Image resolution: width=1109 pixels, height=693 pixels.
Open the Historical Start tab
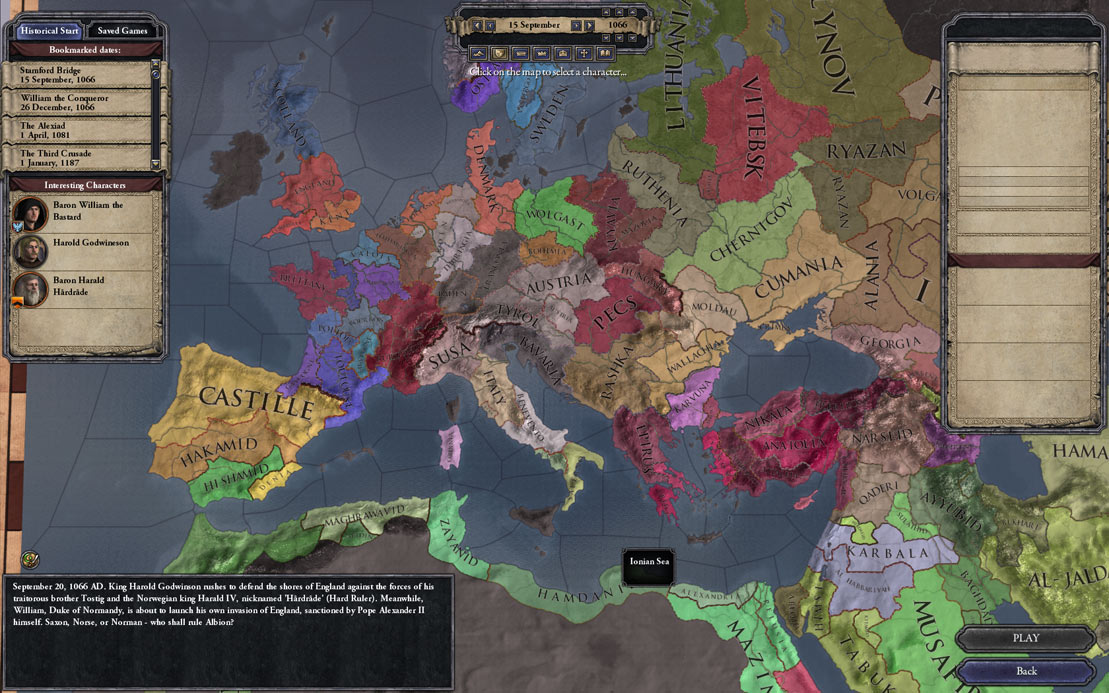point(48,30)
